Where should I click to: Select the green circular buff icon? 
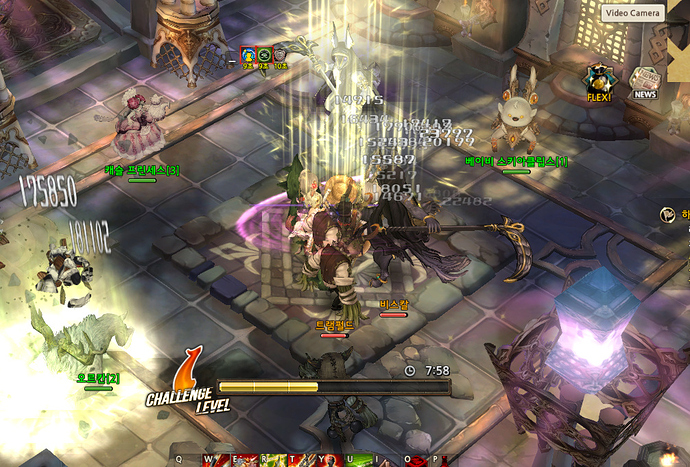[x=264, y=54]
